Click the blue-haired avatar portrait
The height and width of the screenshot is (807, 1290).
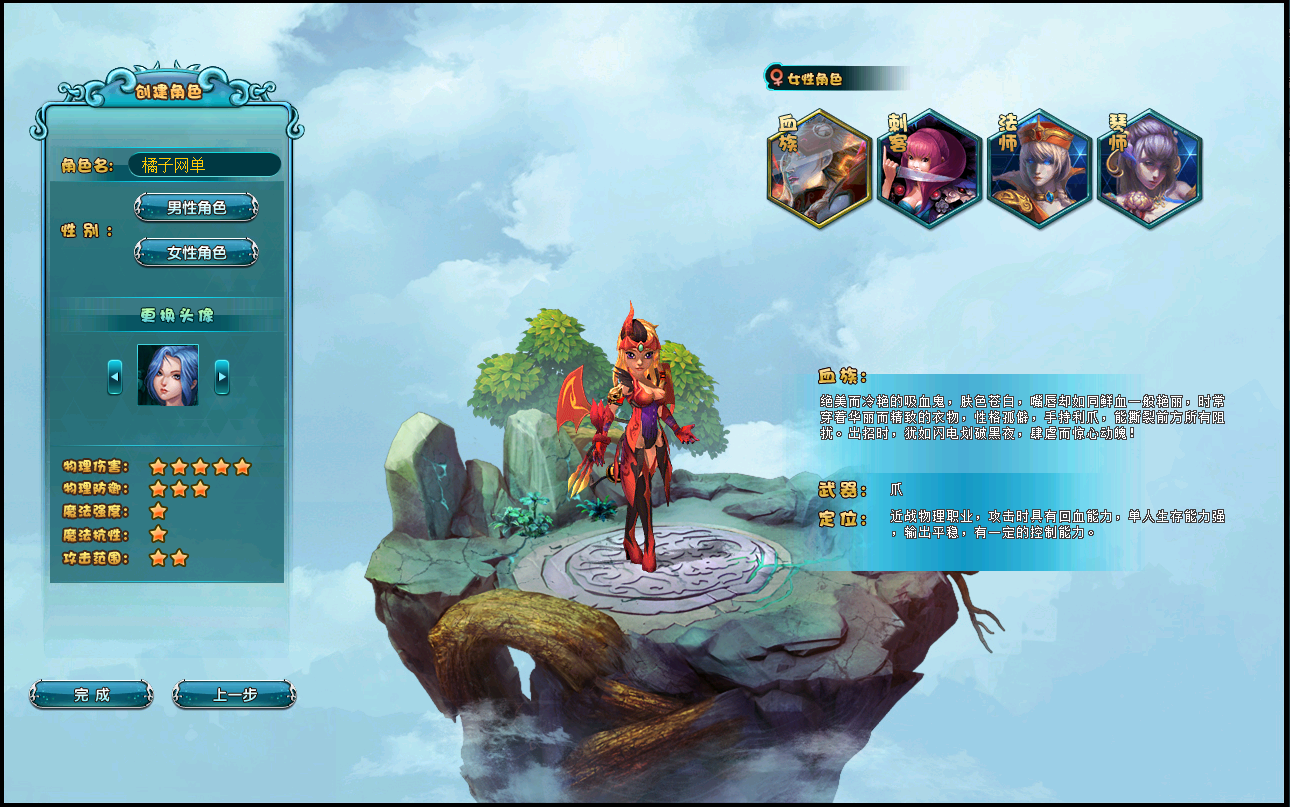(168, 375)
